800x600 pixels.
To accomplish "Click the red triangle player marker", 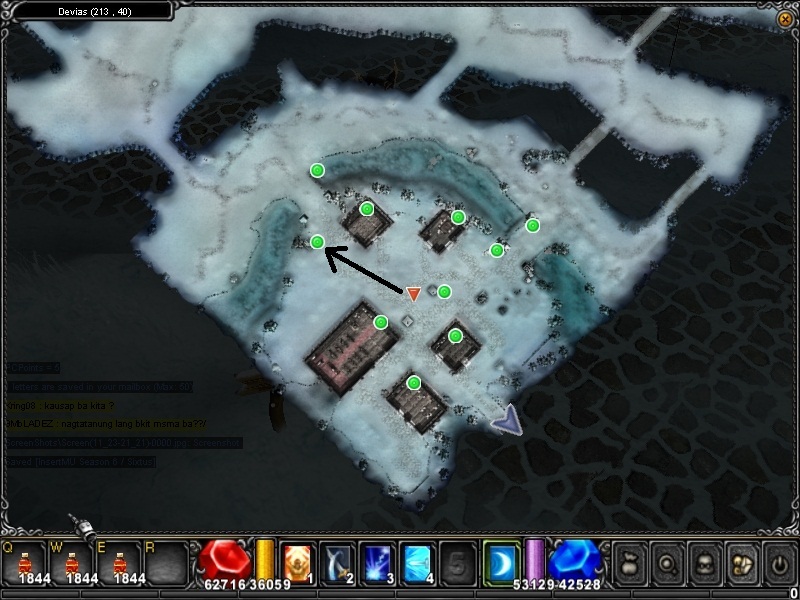I will (414, 294).
